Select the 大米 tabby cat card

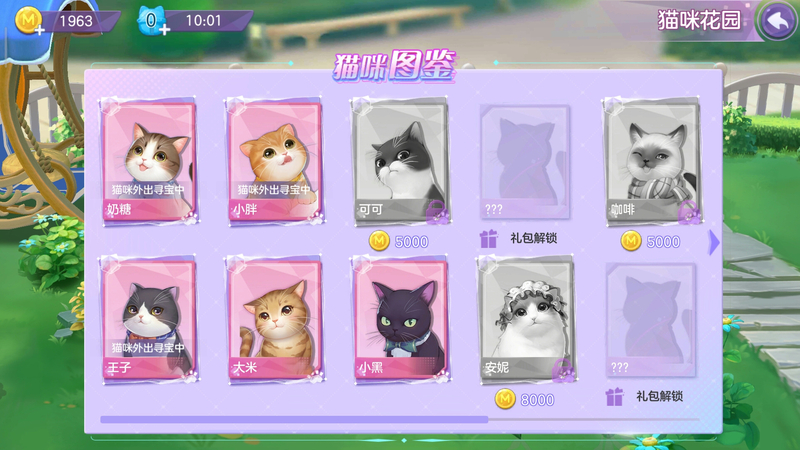(274, 319)
